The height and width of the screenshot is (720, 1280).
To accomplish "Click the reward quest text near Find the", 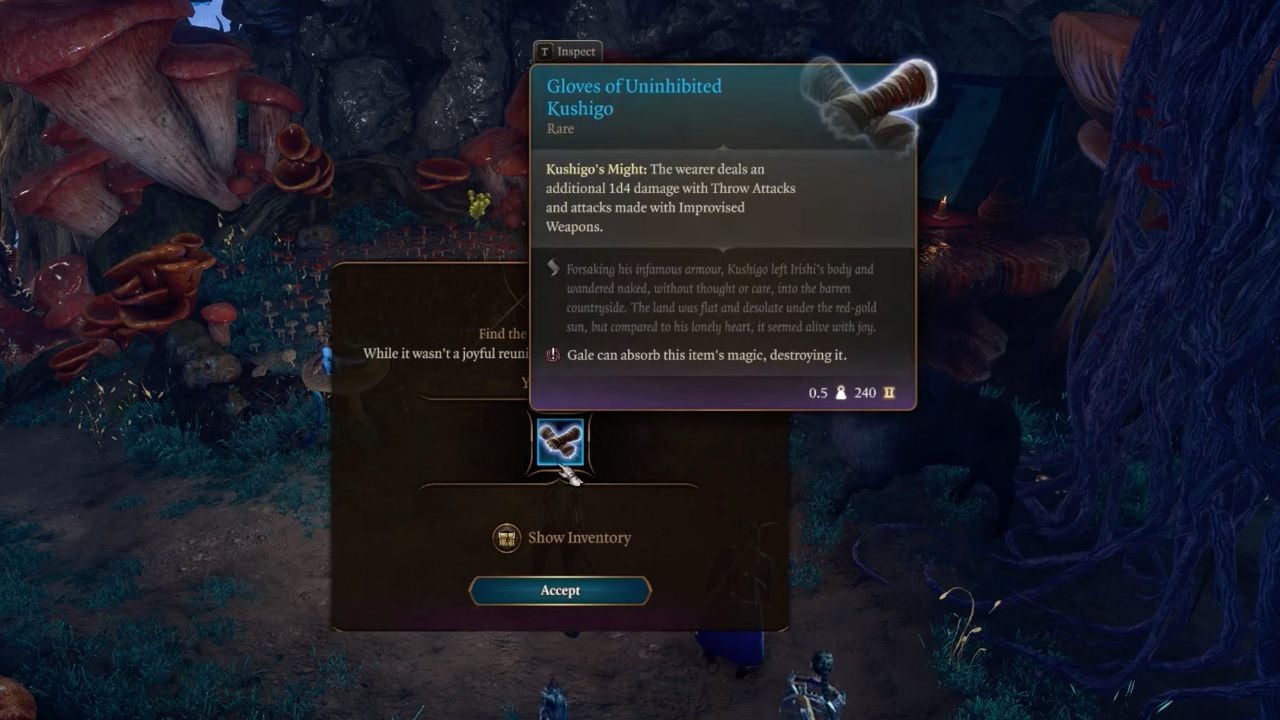I will point(502,334).
